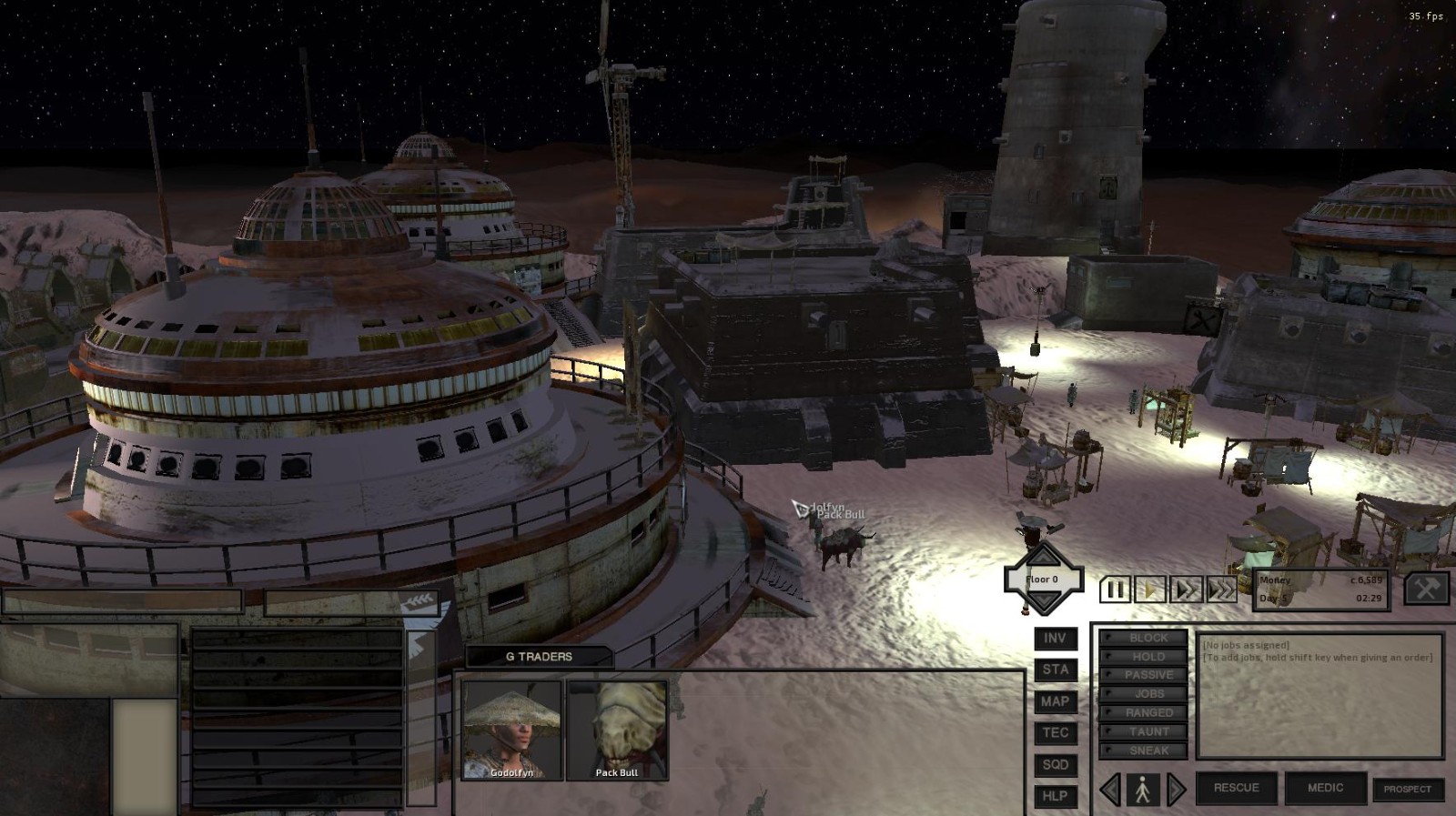Viewport: 1456px width, 816px height.
Task: Activate the MEDIC order
Action: [1325, 788]
